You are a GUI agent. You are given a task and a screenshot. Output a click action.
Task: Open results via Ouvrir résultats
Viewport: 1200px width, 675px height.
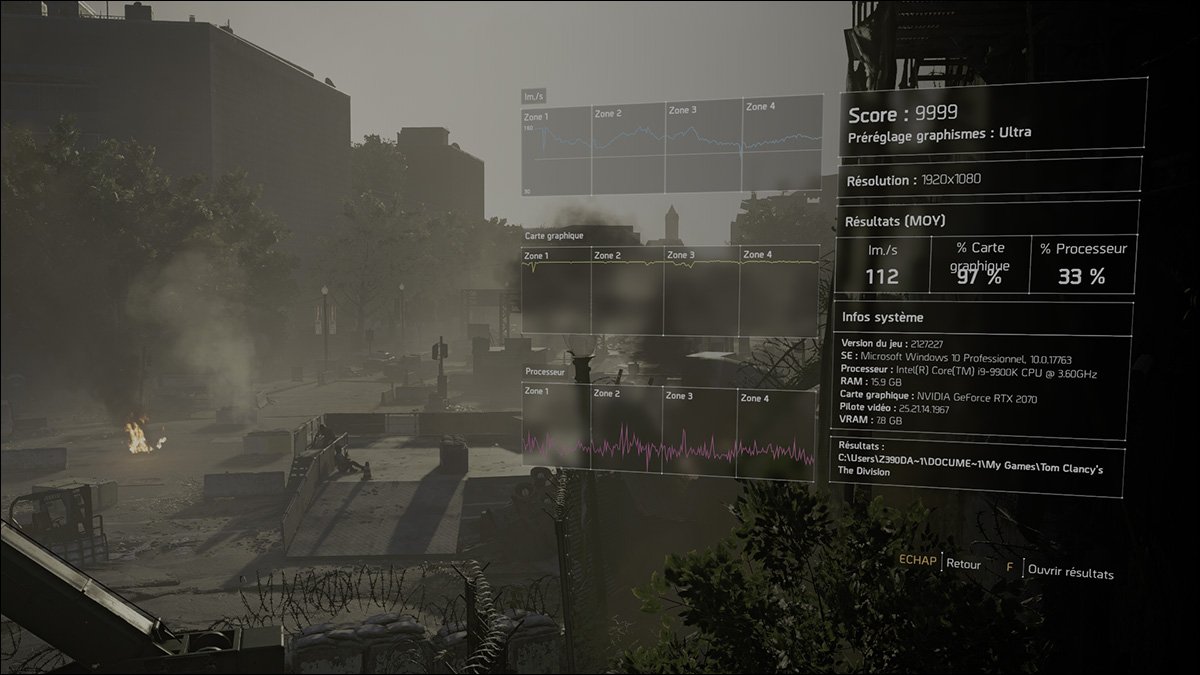(1070, 572)
